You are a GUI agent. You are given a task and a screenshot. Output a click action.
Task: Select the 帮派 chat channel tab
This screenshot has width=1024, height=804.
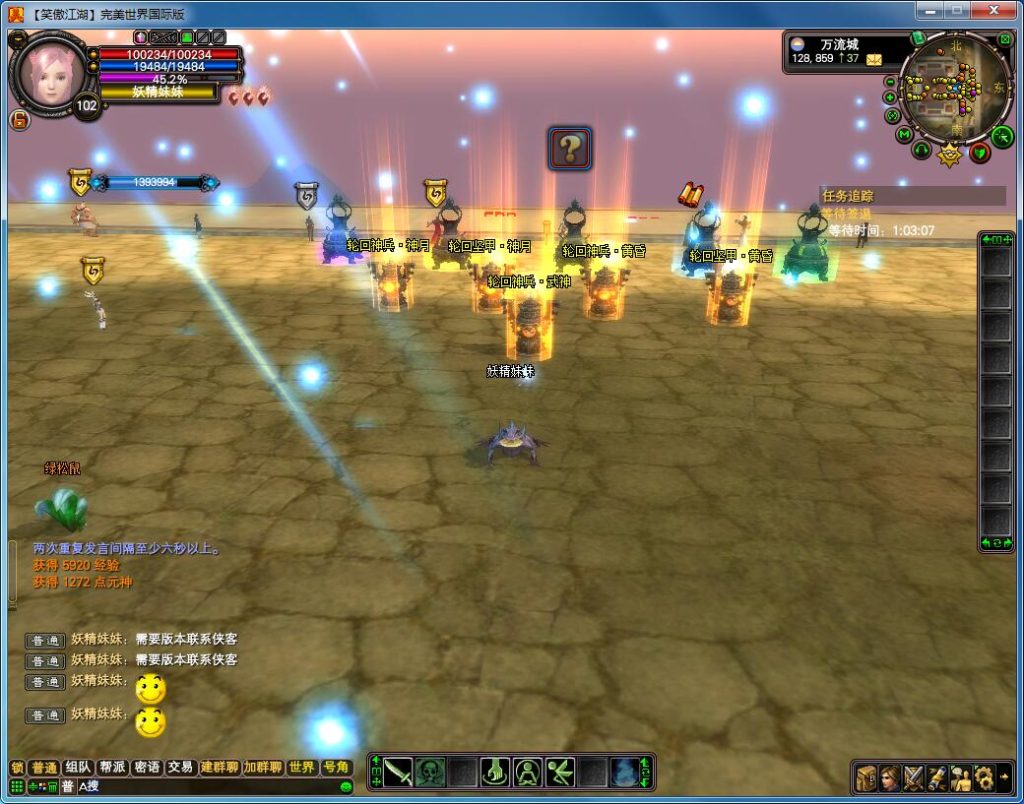tap(112, 768)
